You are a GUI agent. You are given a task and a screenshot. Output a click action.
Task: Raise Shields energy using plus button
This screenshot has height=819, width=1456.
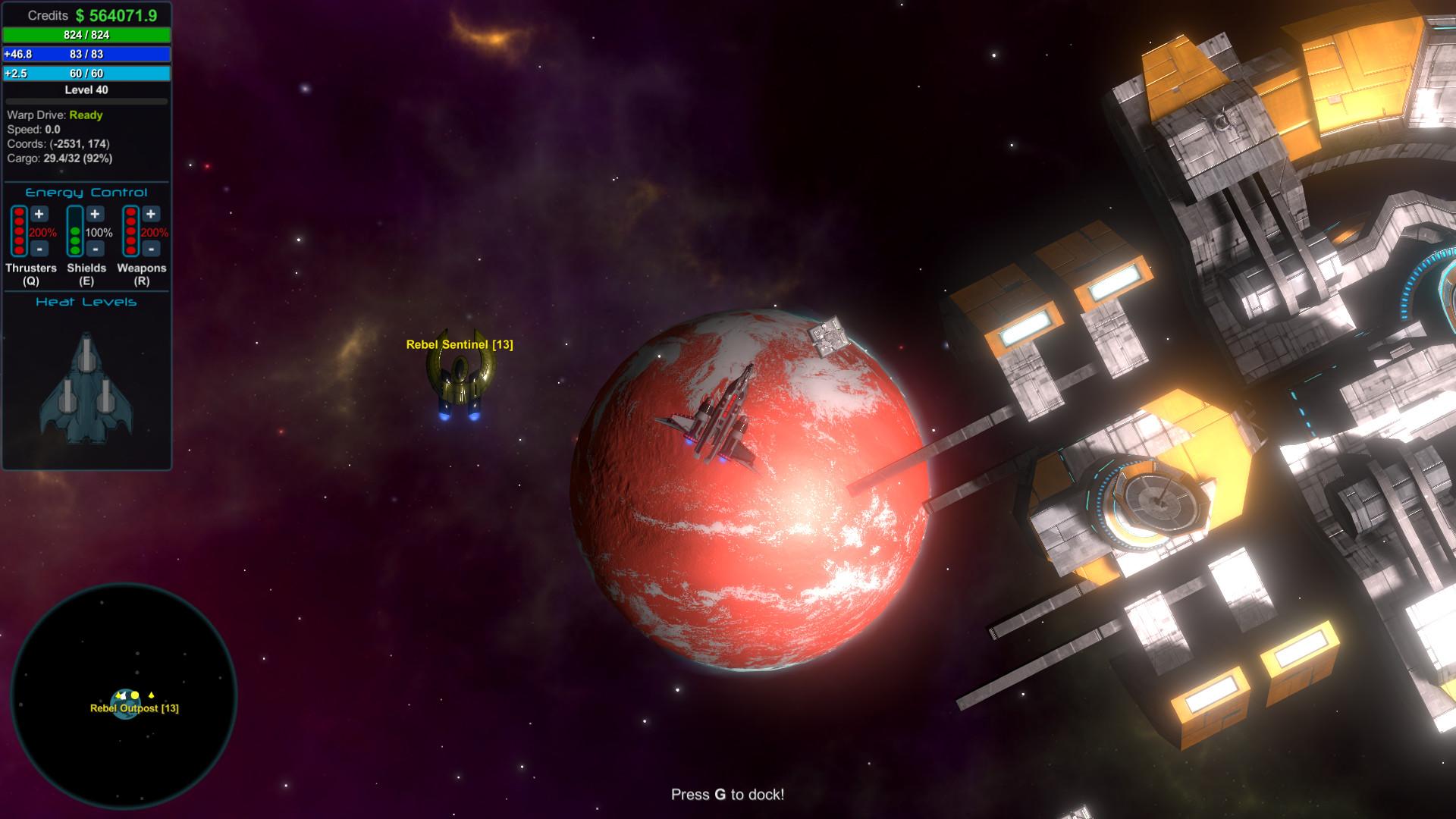pyautogui.click(x=95, y=215)
